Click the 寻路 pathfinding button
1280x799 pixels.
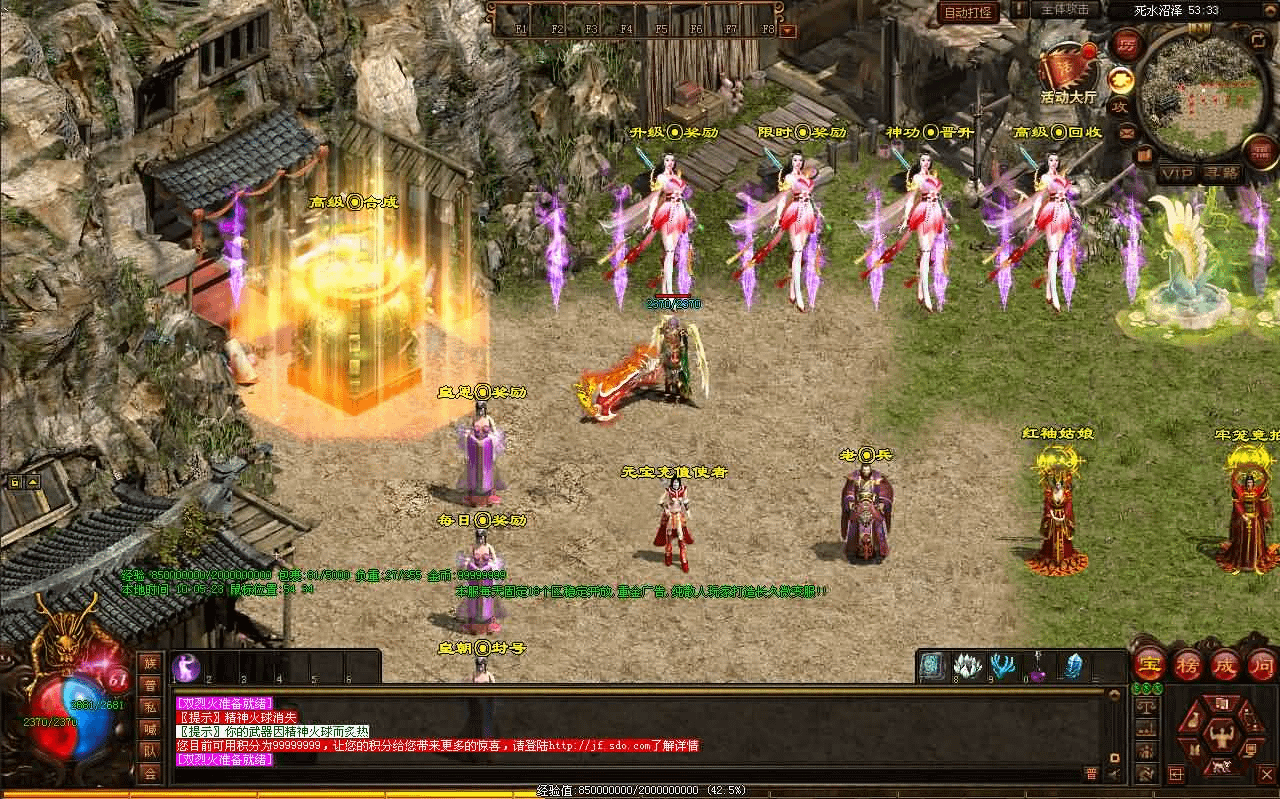tap(1221, 173)
